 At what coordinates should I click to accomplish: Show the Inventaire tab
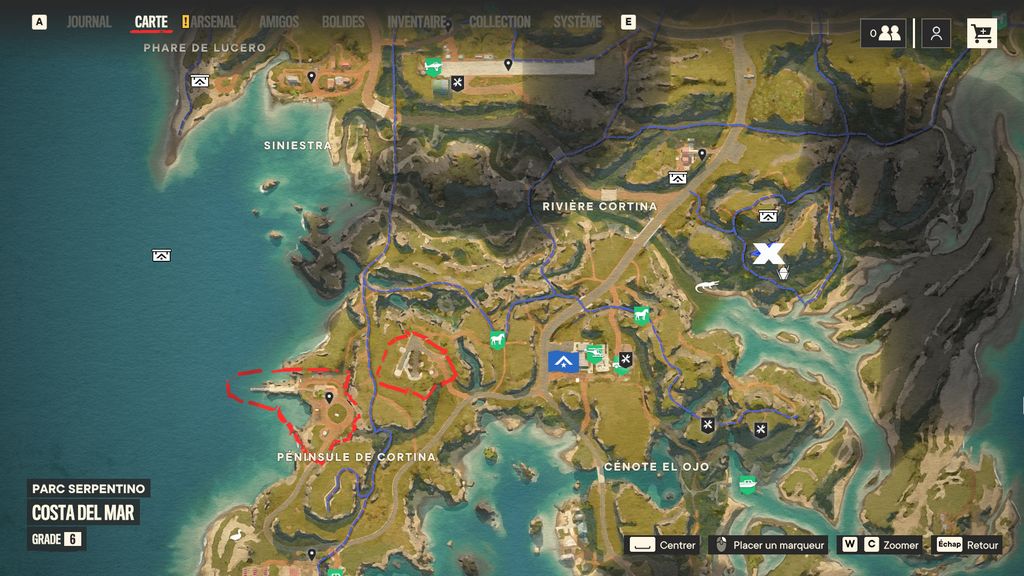[x=416, y=22]
